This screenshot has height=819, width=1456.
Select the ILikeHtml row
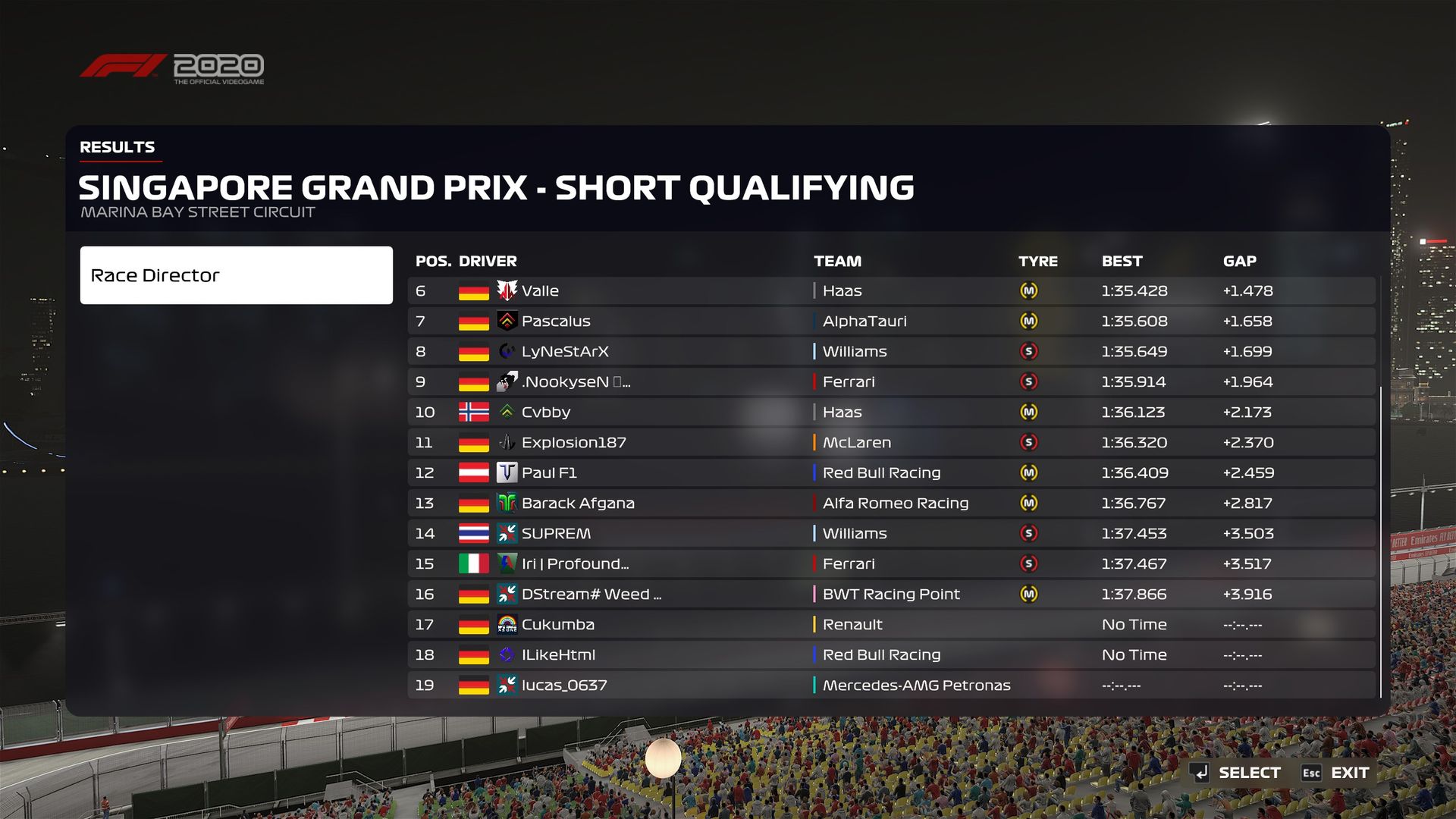click(890, 655)
